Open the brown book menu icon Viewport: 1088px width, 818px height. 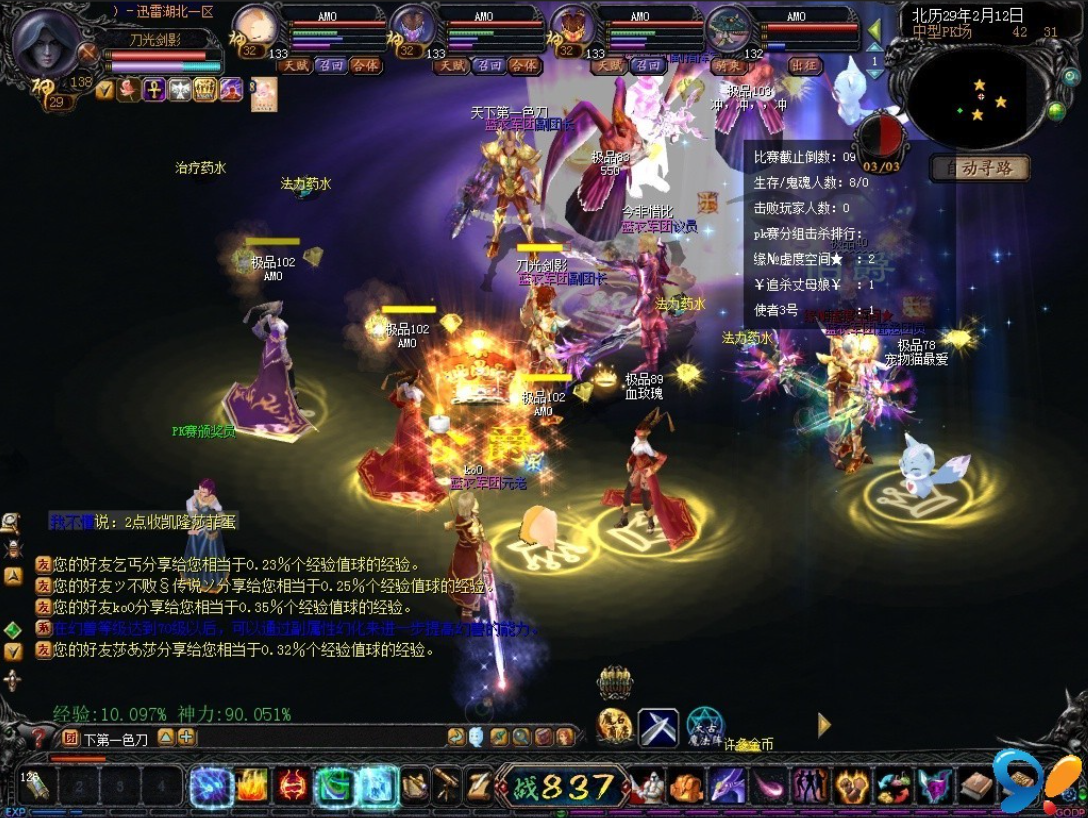[x=976, y=786]
